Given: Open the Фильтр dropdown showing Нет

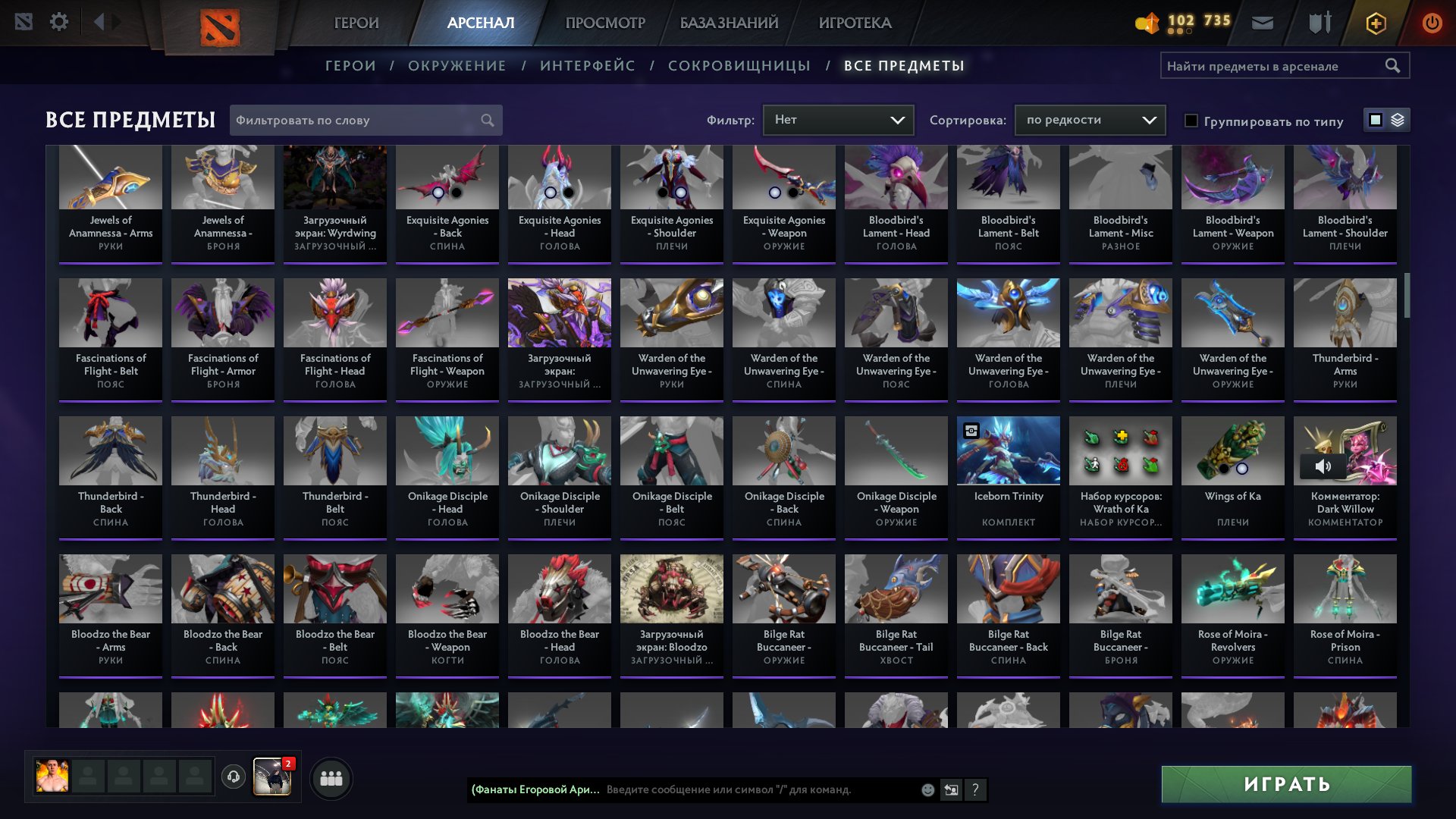Looking at the screenshot, I should tap(838, 119).
